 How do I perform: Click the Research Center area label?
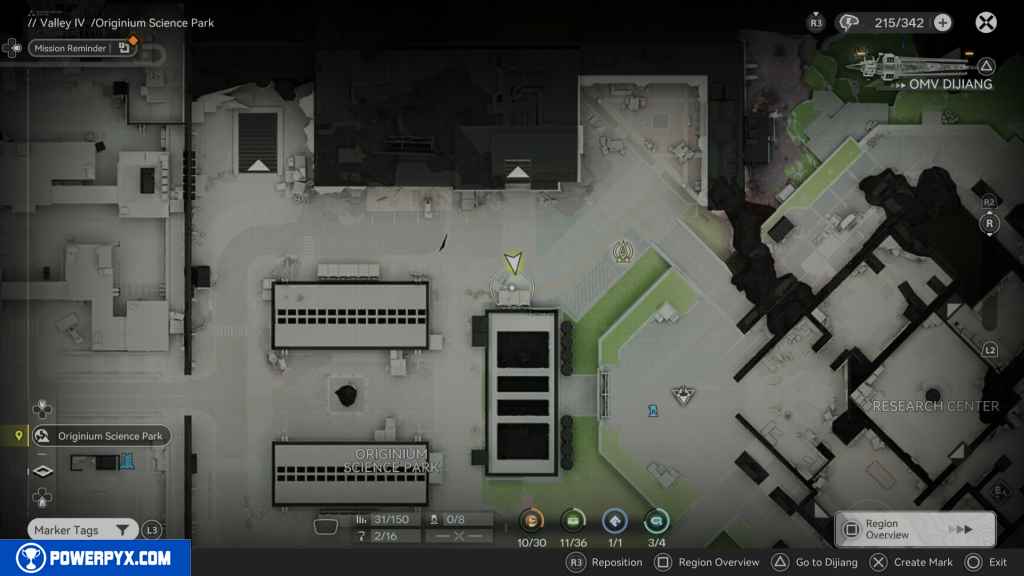click(x=935, y=406)
